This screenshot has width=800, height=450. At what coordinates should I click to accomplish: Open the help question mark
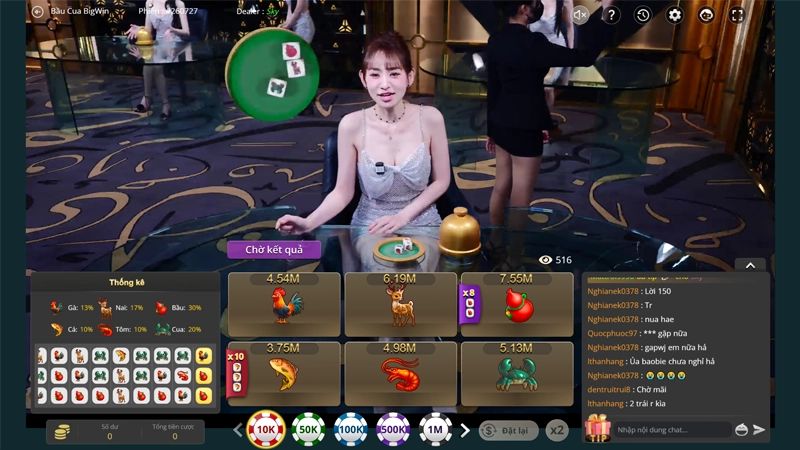tap(612, 15)
